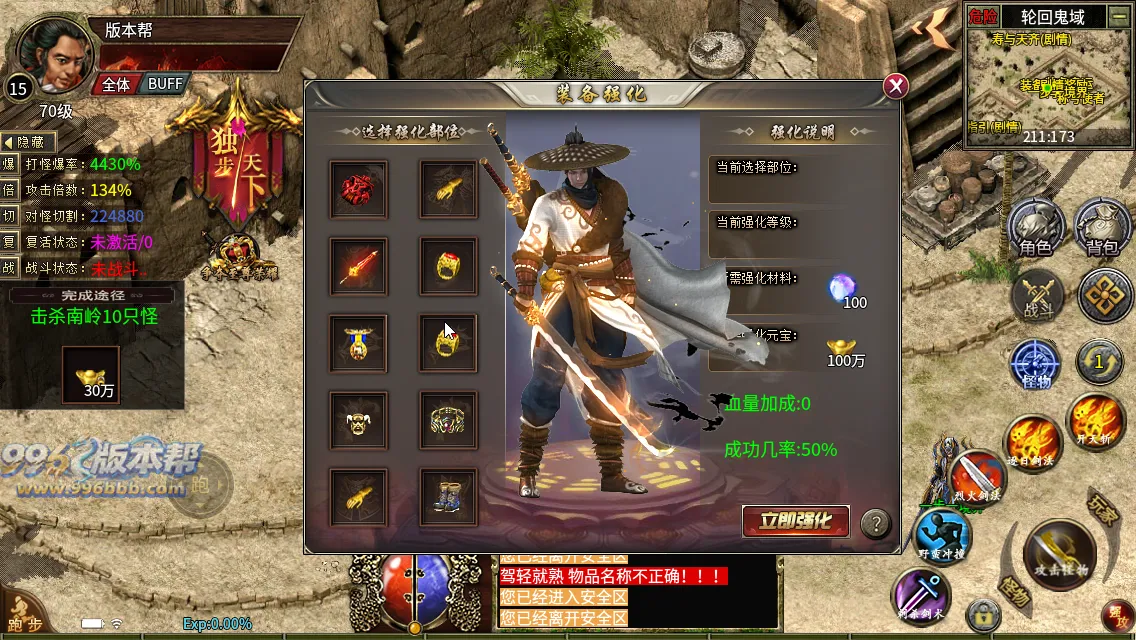
Task: Choose the flaming sword weapon slot
Action: pos(359,266)
